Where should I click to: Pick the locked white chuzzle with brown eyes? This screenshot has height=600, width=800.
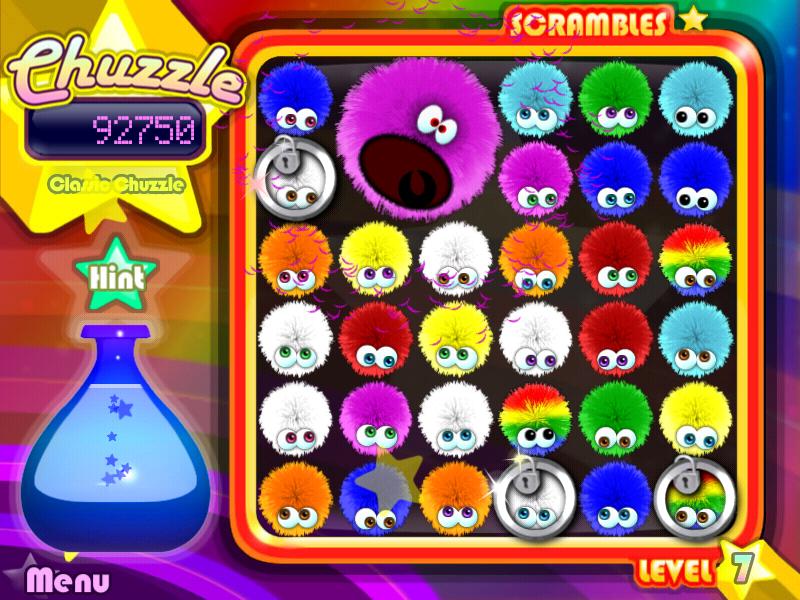(x=294, y=178)
